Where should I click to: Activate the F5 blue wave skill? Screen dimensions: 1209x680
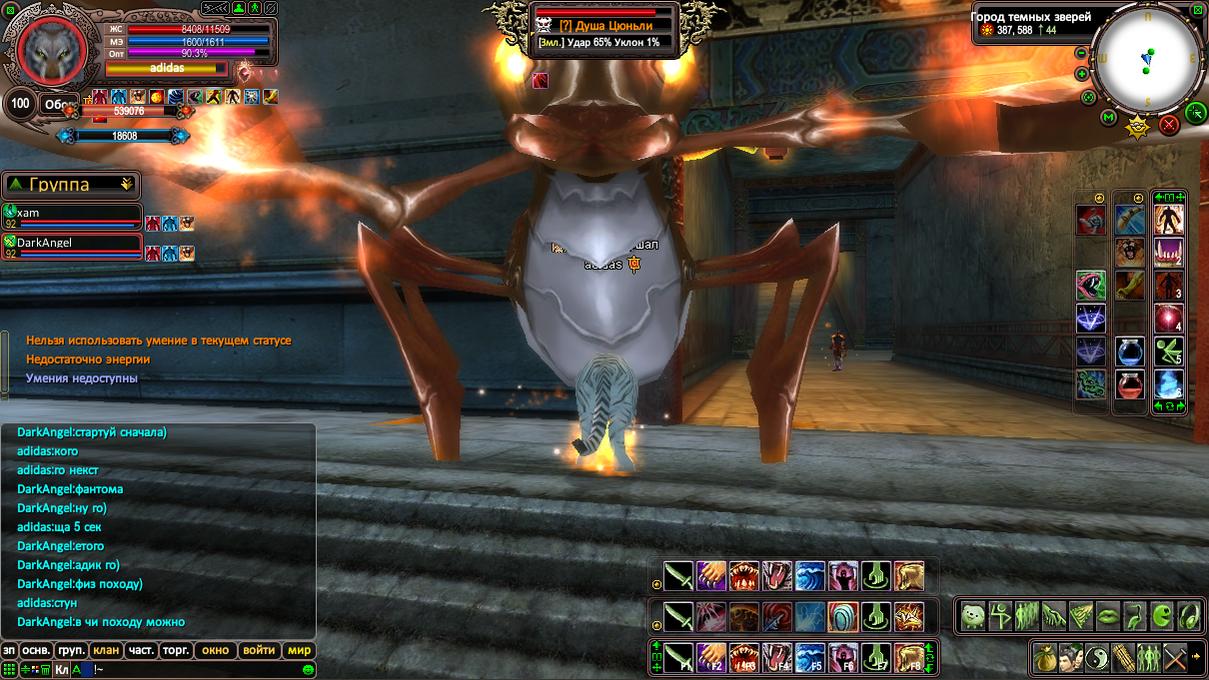[810, 657]
